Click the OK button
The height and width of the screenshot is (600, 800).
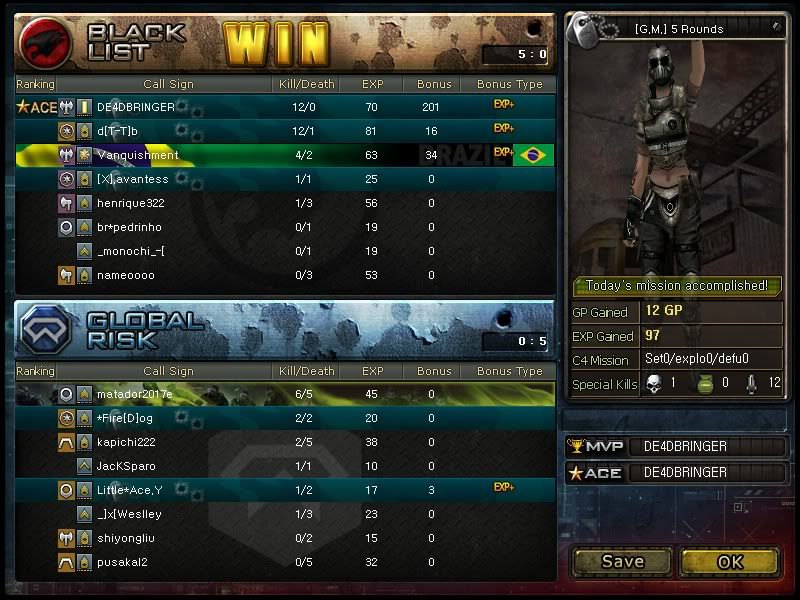[730, 561]
